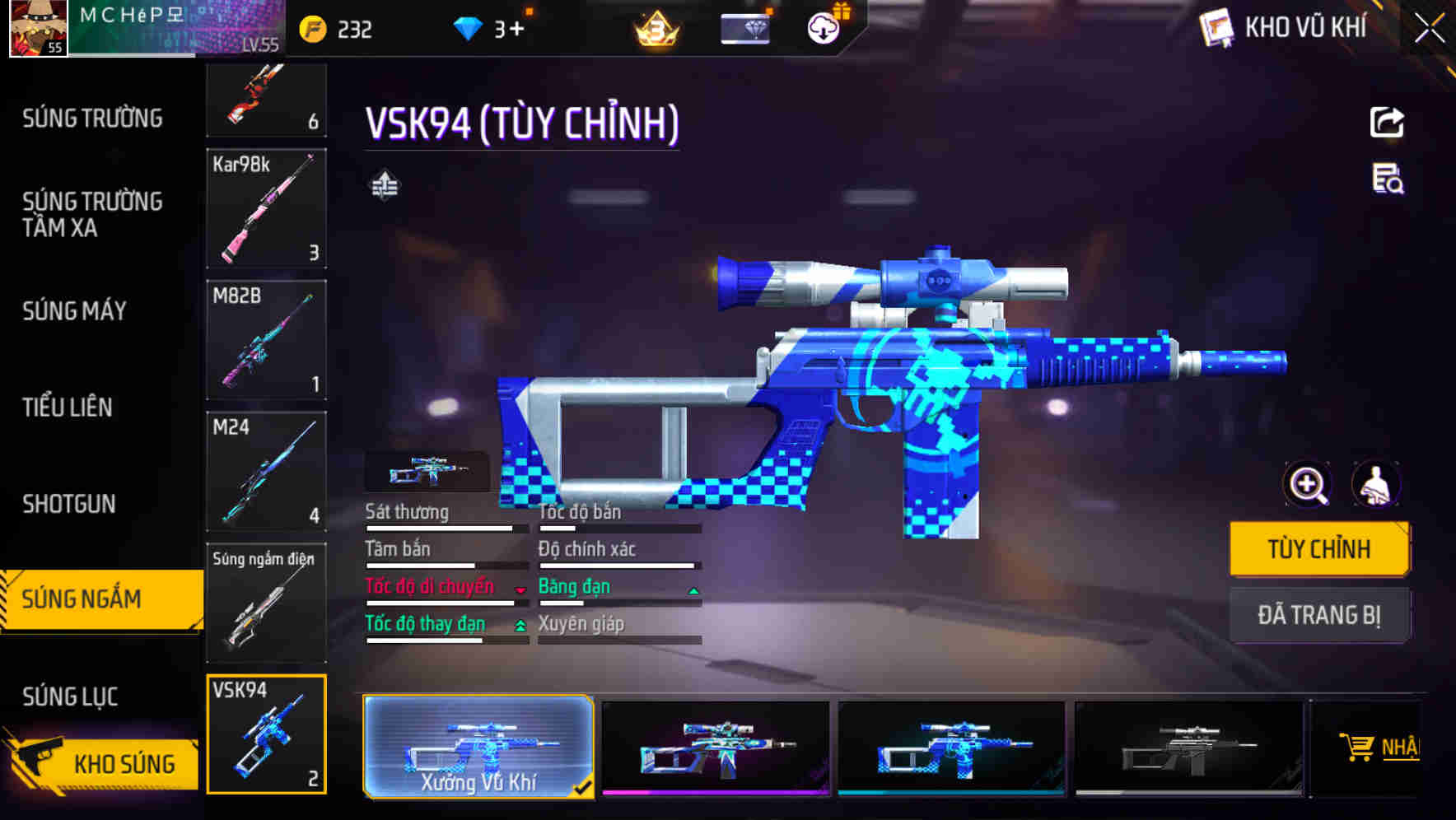The width and height of the screenshot is (1456, 820).
Task: Open the SÚNG LỤC weapon category
Action: click(69, 696)
